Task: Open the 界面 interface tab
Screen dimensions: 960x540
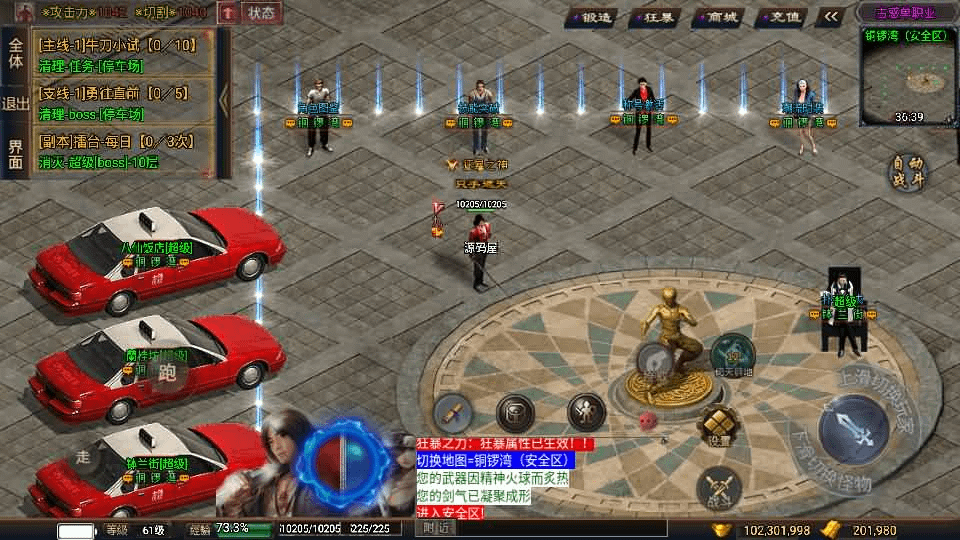Action: [15, 154]
